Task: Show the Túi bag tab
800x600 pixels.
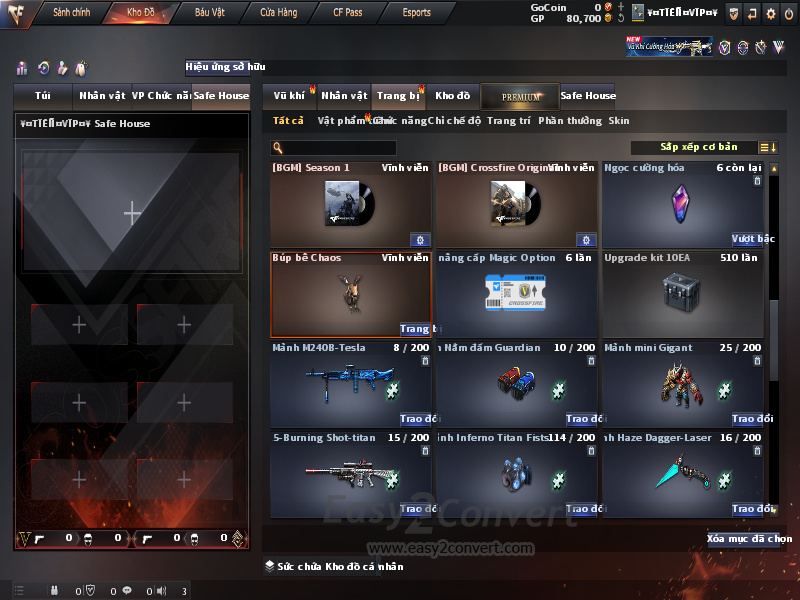Action: [43, 96]
